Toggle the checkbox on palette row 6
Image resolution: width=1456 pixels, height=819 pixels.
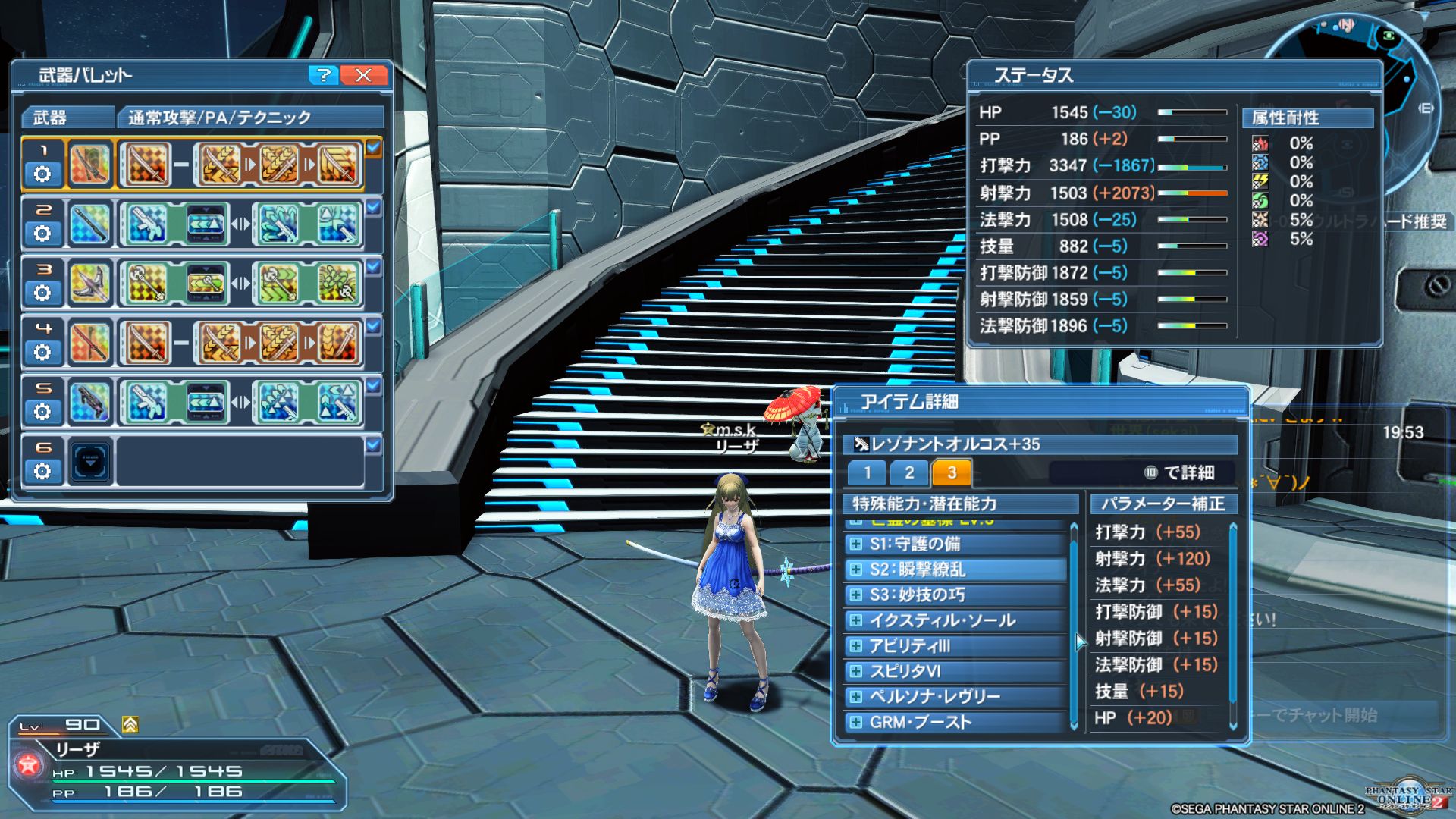click(x=373, y=445)
